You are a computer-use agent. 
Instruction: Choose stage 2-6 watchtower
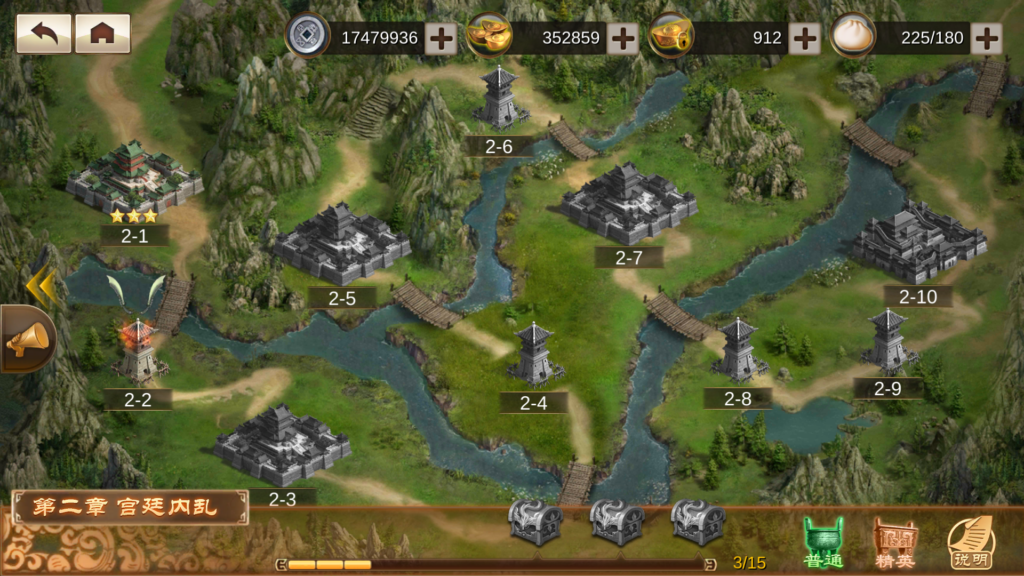[x=499, y=99]
